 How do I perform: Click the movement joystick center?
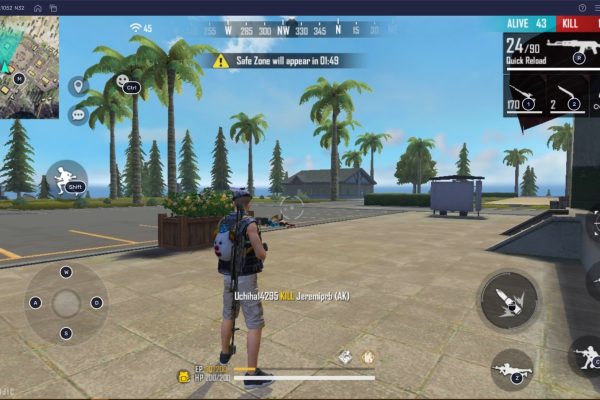66,302
